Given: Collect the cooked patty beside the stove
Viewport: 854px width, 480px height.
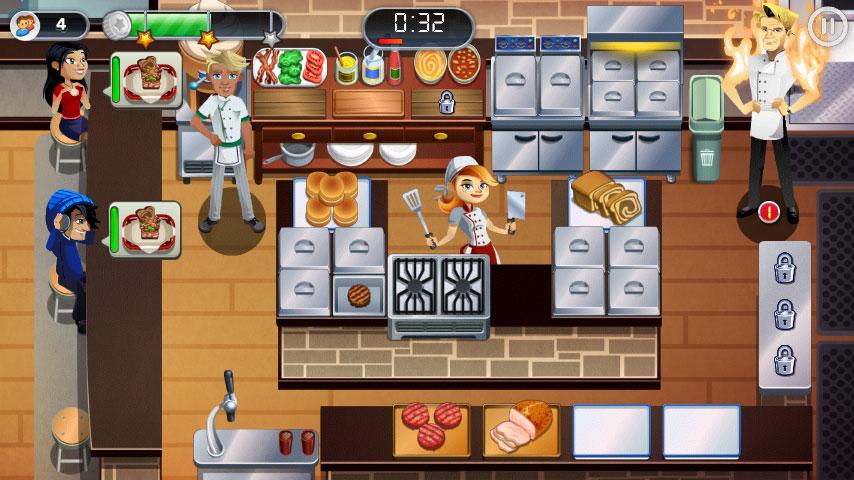Looking at the screenshot, I should click(359, 295).
